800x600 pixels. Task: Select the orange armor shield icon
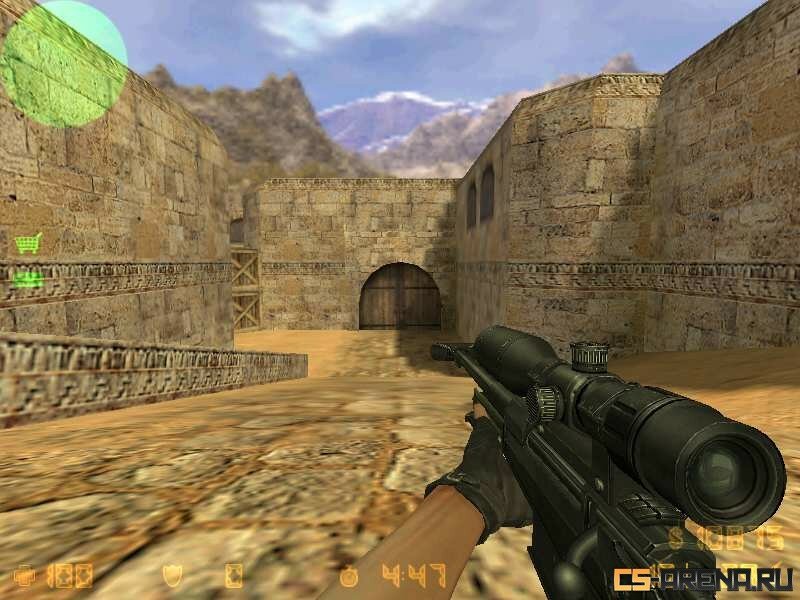pos(171,576)
